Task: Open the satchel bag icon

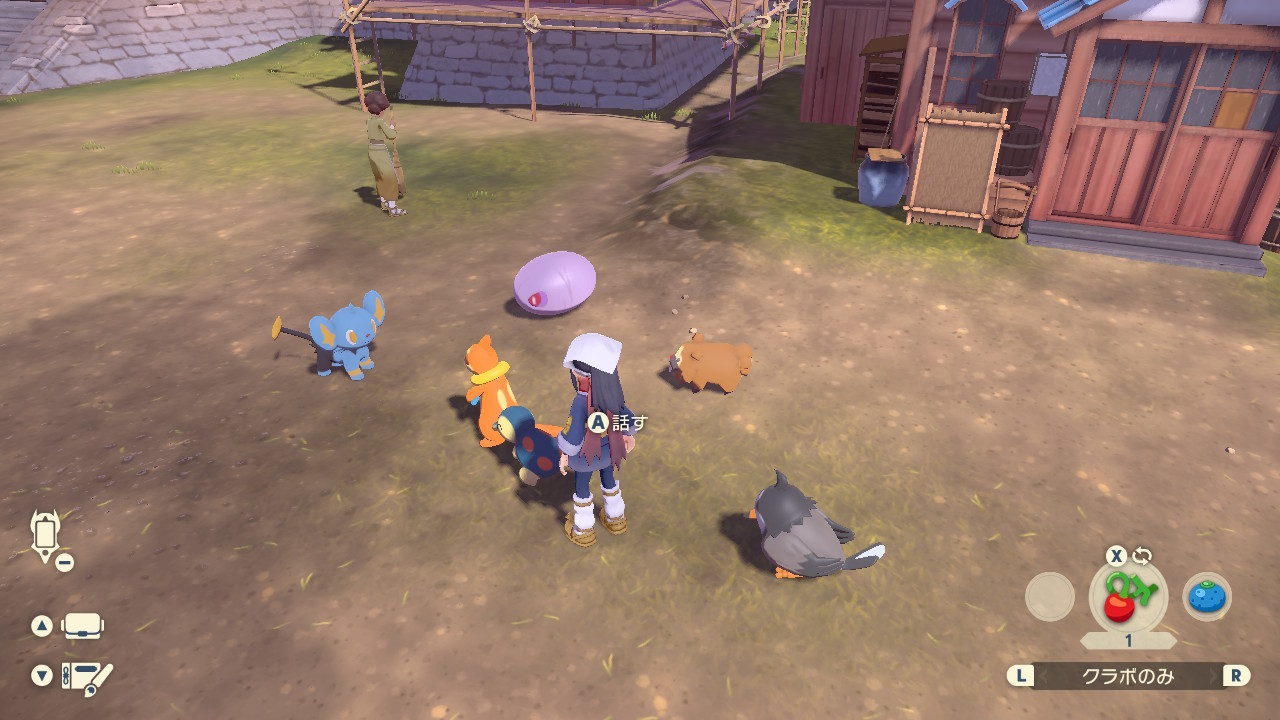Action: [82, 627]
